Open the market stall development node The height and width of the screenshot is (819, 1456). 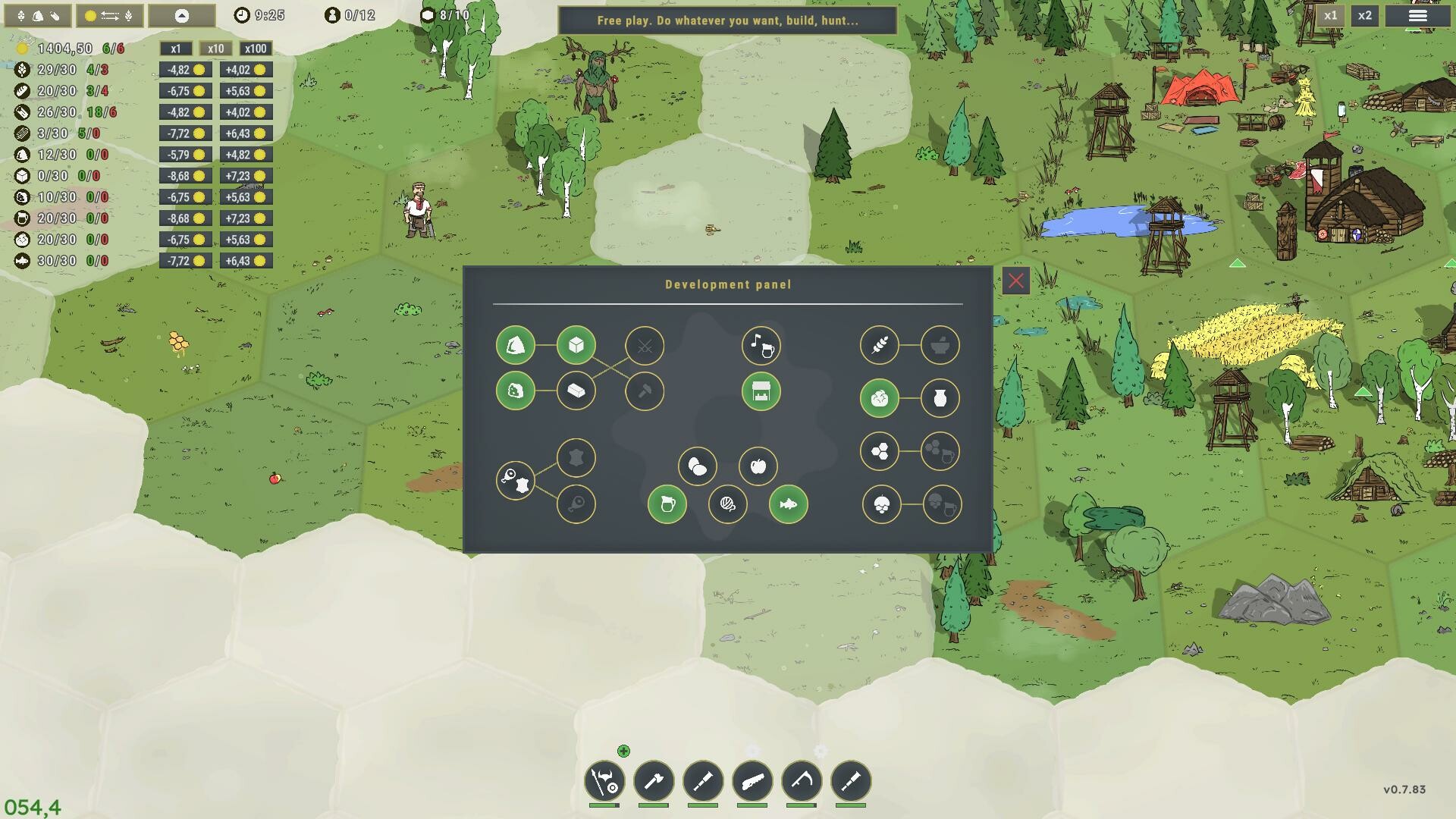pyautogui.click(x=761, y=392)
